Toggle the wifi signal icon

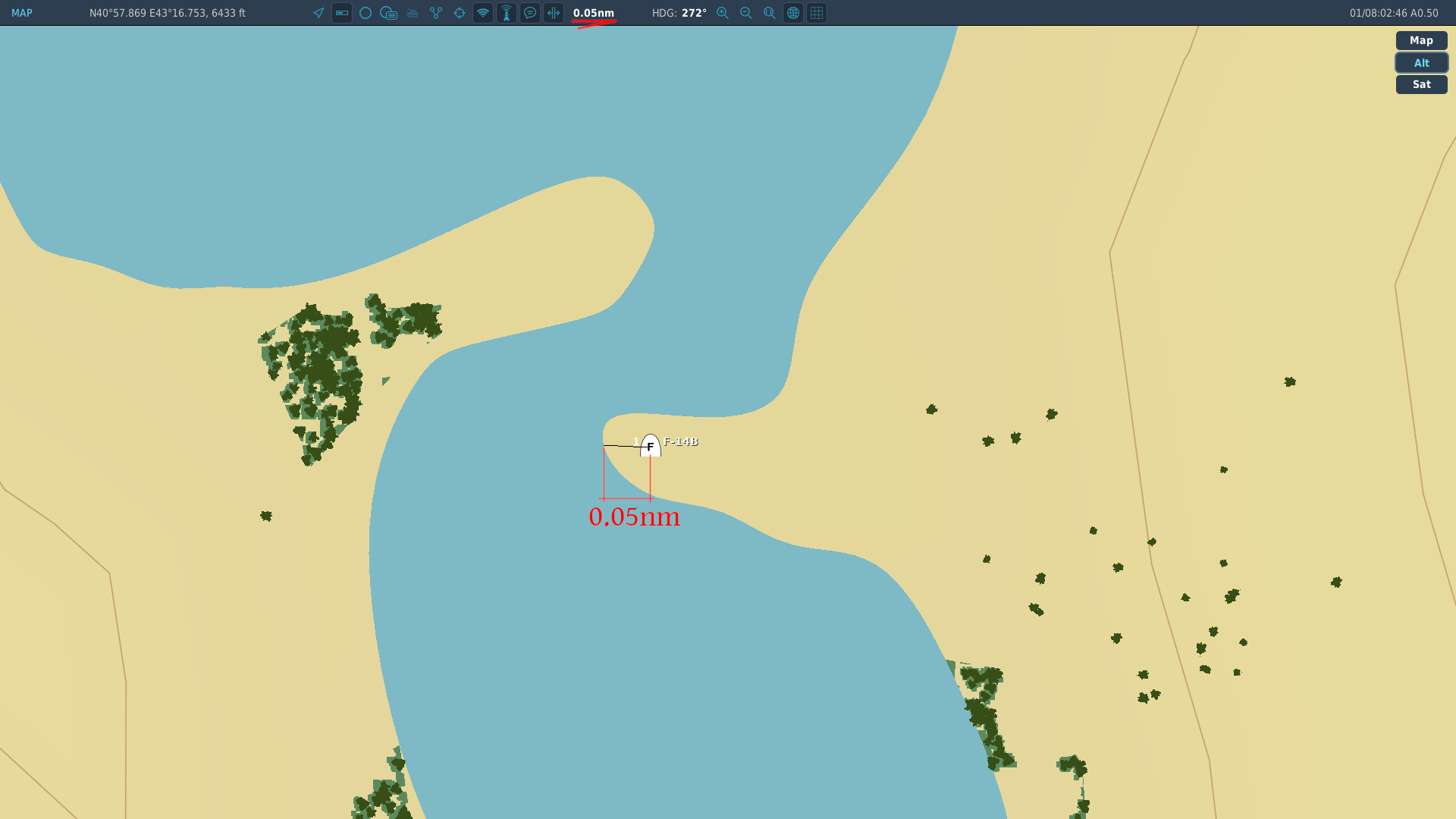click(x=483, y=13)
